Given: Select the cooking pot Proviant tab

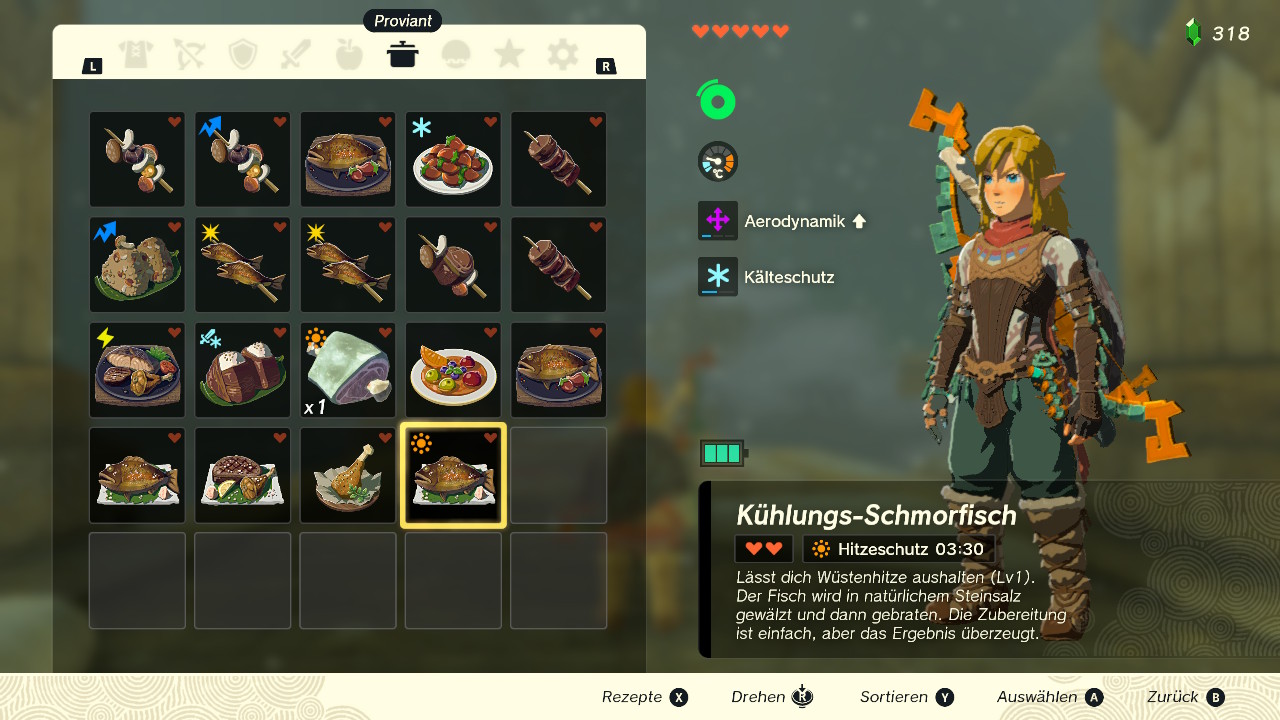Looking at the screenshot, I should (x=402, y=54).
